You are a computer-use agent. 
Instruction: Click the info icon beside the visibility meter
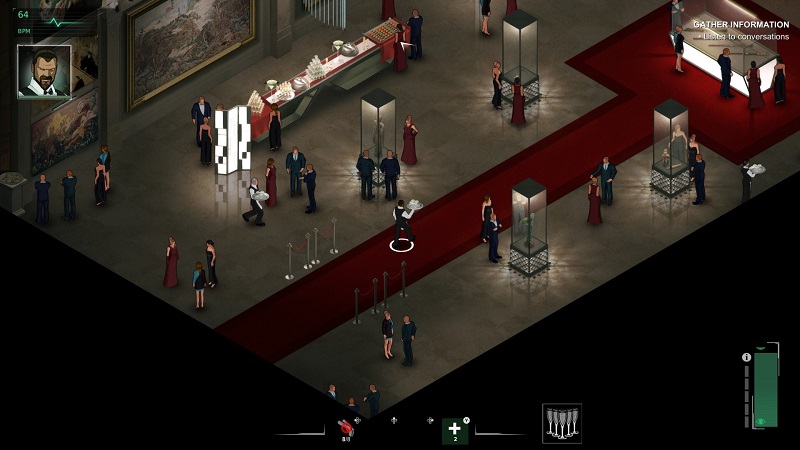point(746,357)
